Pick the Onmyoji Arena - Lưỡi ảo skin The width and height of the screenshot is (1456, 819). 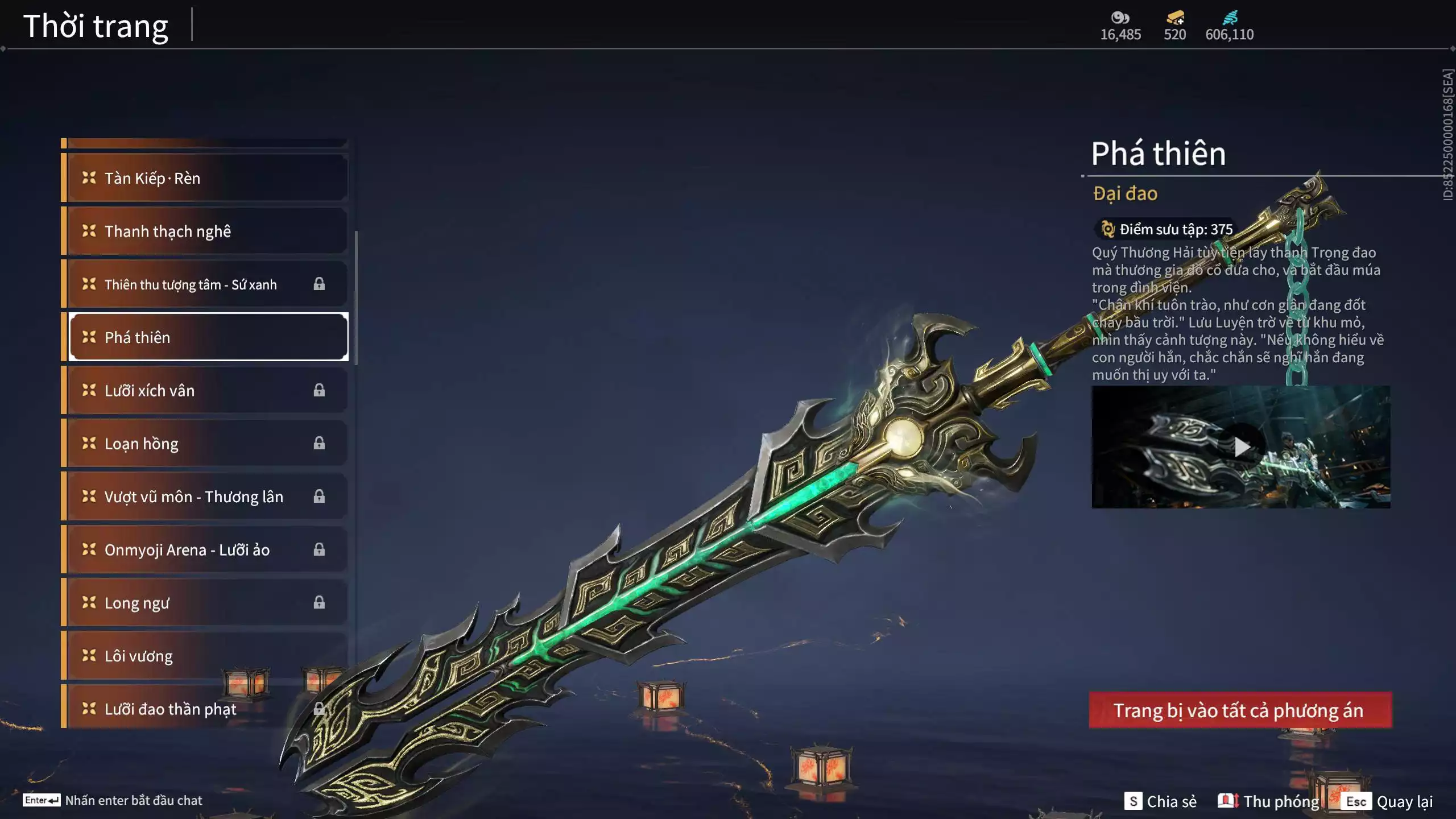(x=205, y=549)
